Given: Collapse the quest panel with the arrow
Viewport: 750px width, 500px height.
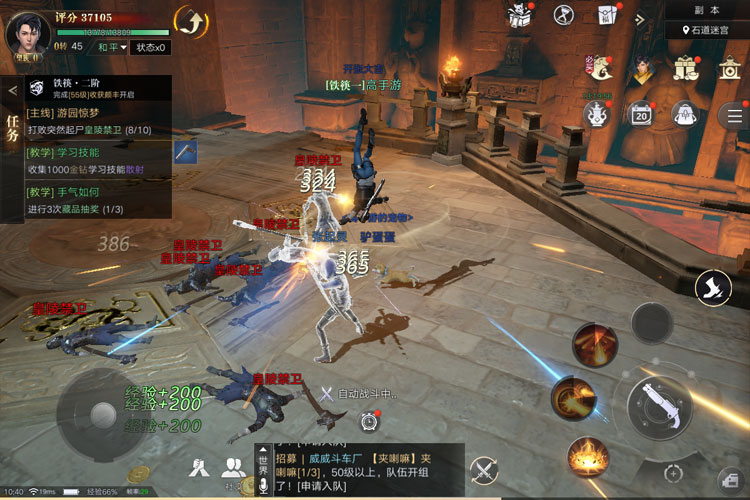Looking at the screenshot, I should [12, 90].
